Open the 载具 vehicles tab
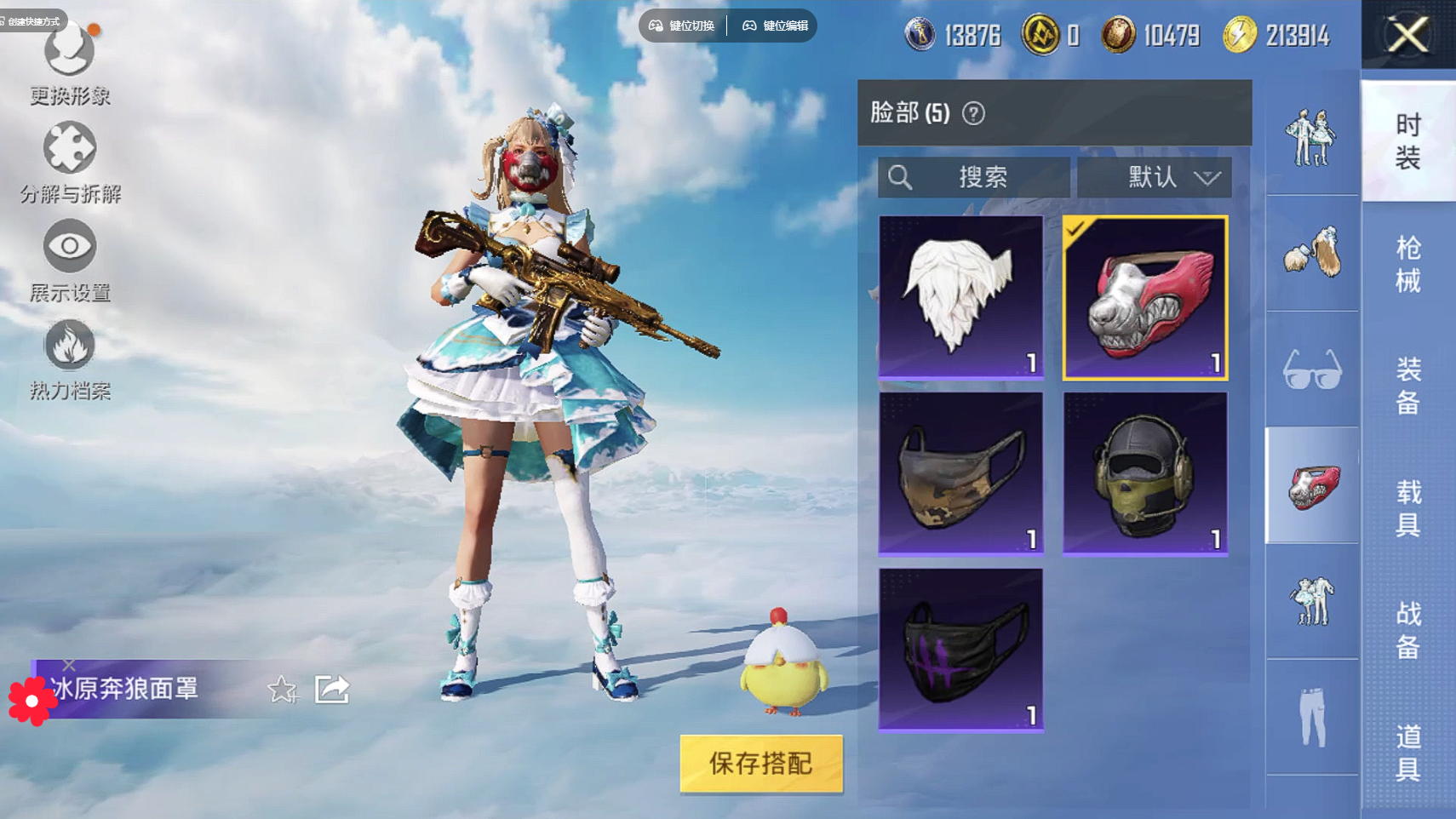 (1408, 507)
